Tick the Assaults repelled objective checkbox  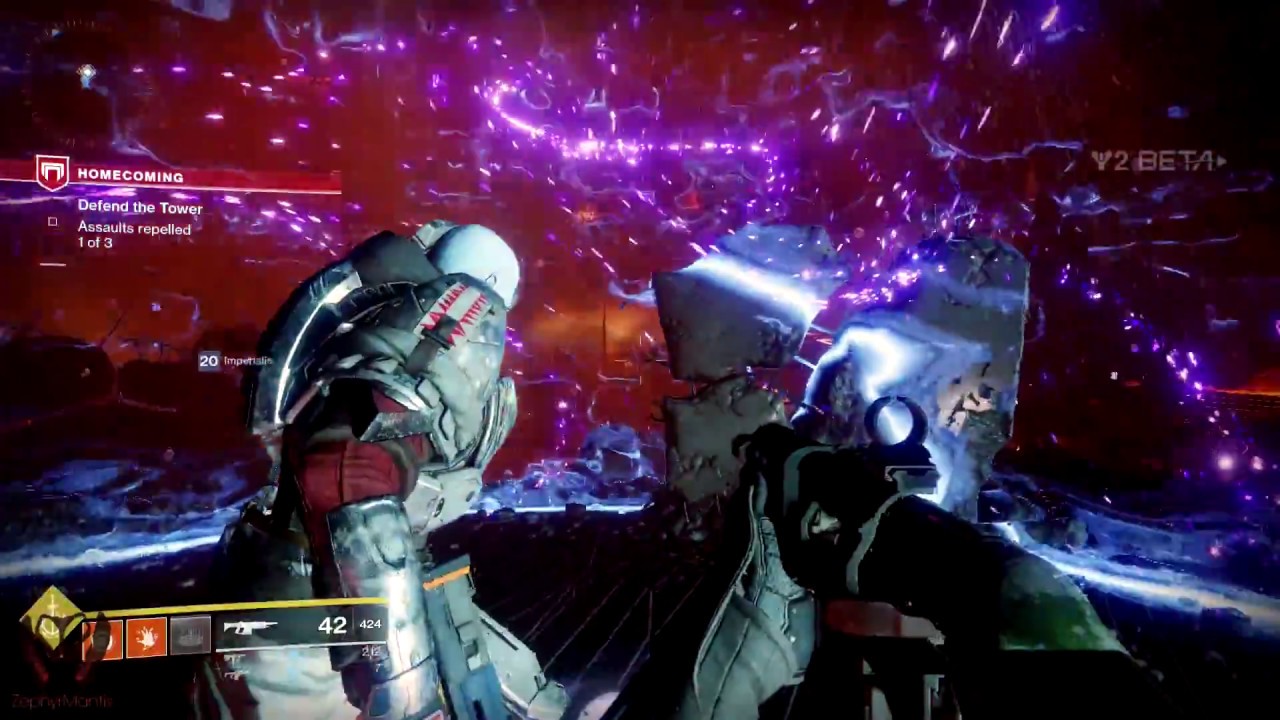point(53,222)
